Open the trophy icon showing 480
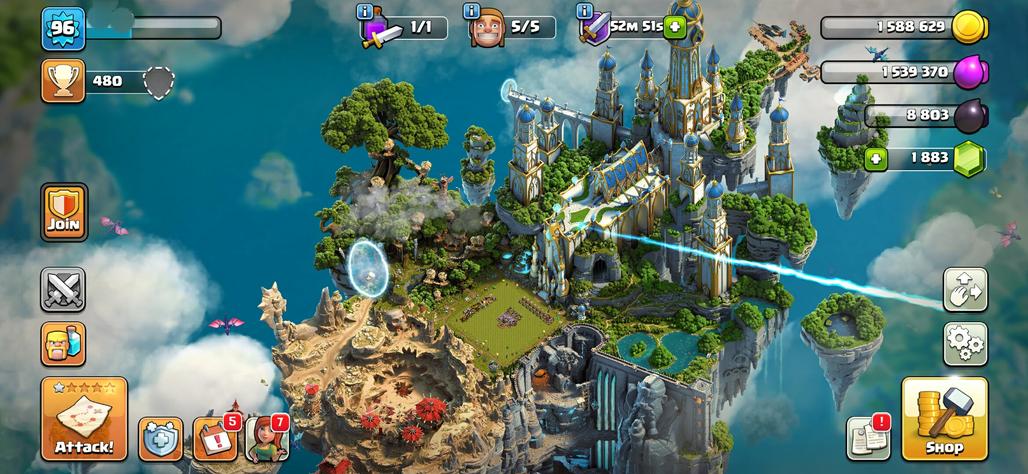This screenshot has width=1028, height=474. click(63, 80)
